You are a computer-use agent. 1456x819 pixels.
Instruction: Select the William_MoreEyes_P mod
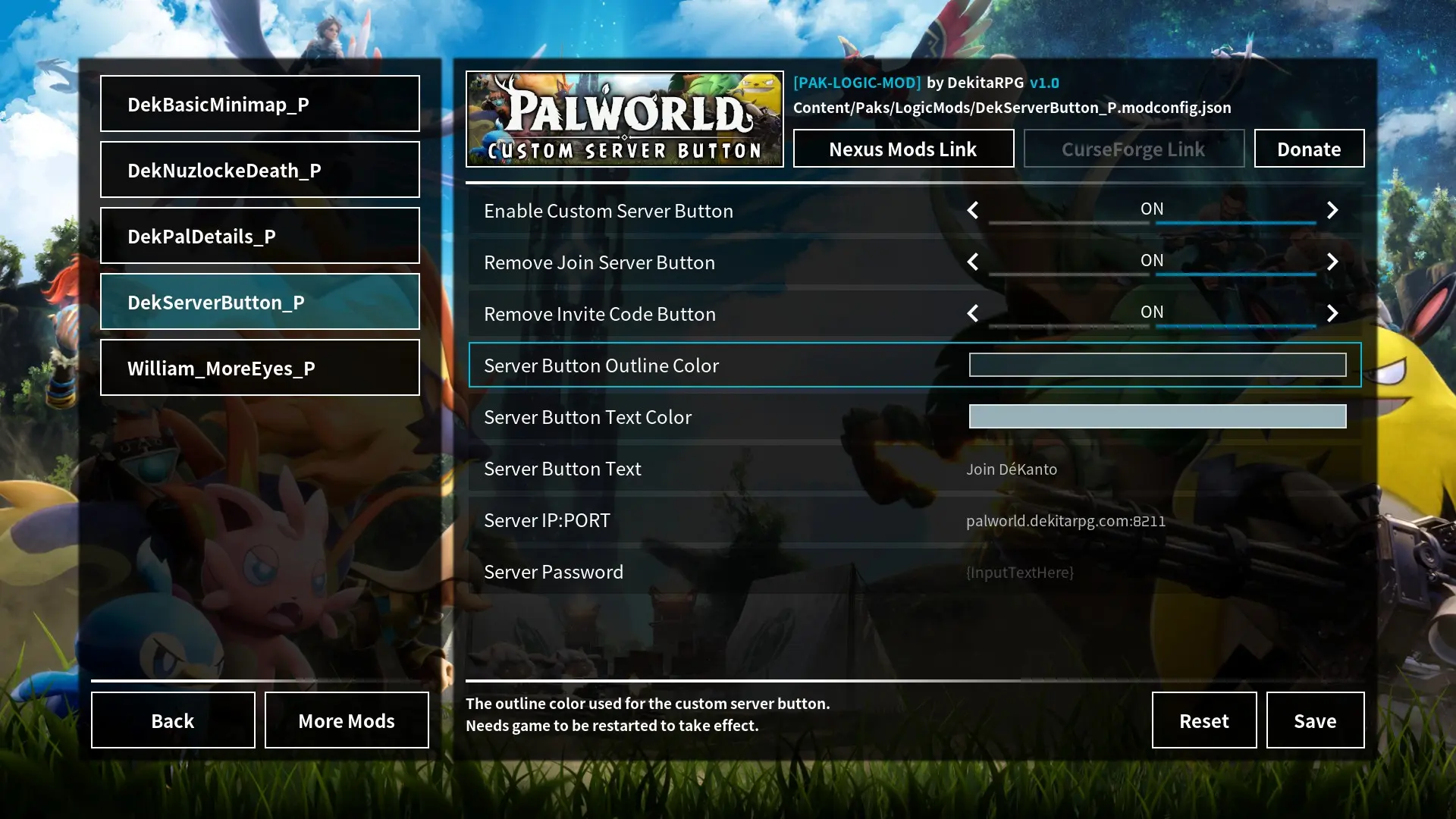(259, 368)
